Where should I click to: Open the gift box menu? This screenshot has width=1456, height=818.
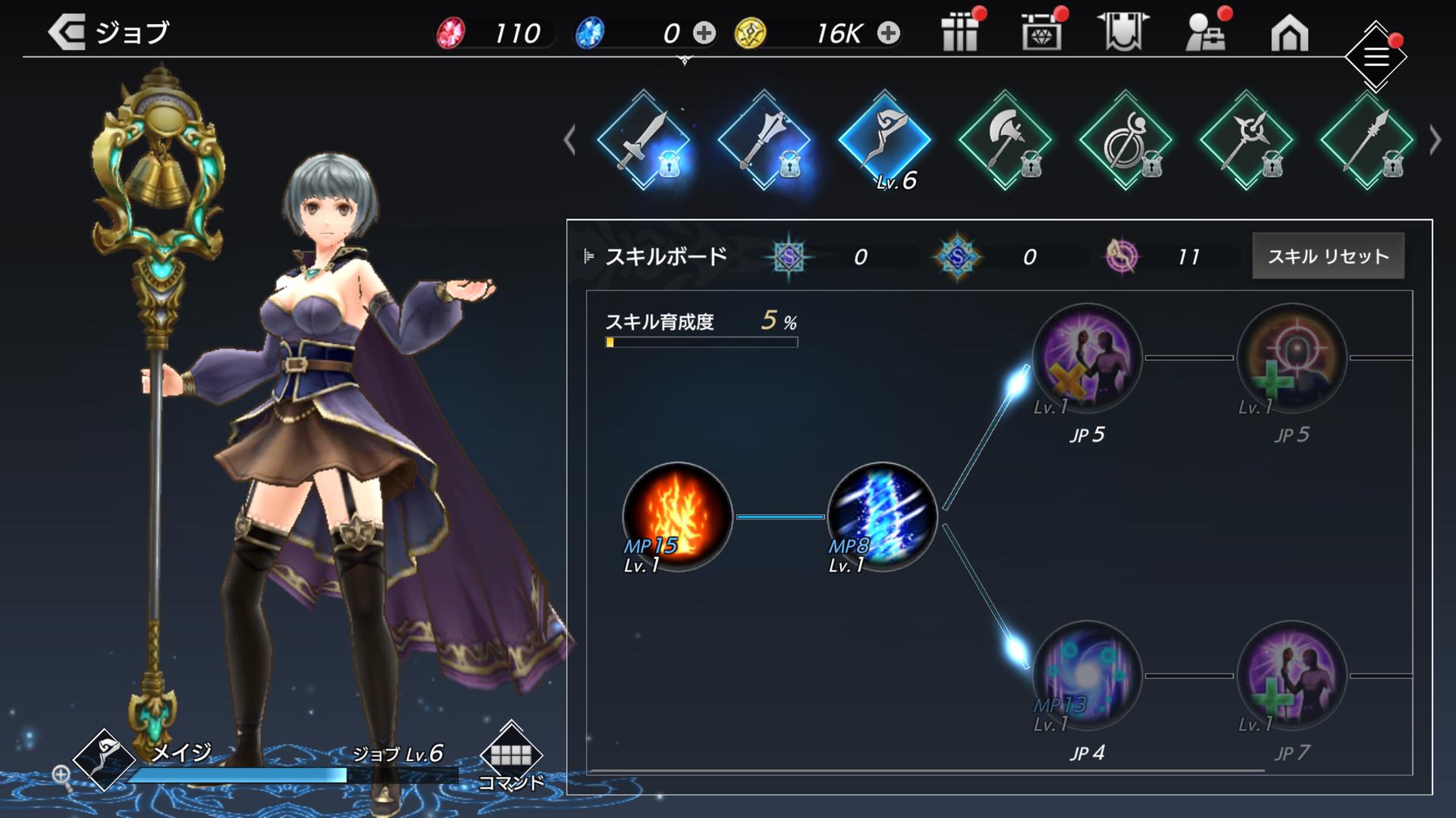(x=960, y=33)
